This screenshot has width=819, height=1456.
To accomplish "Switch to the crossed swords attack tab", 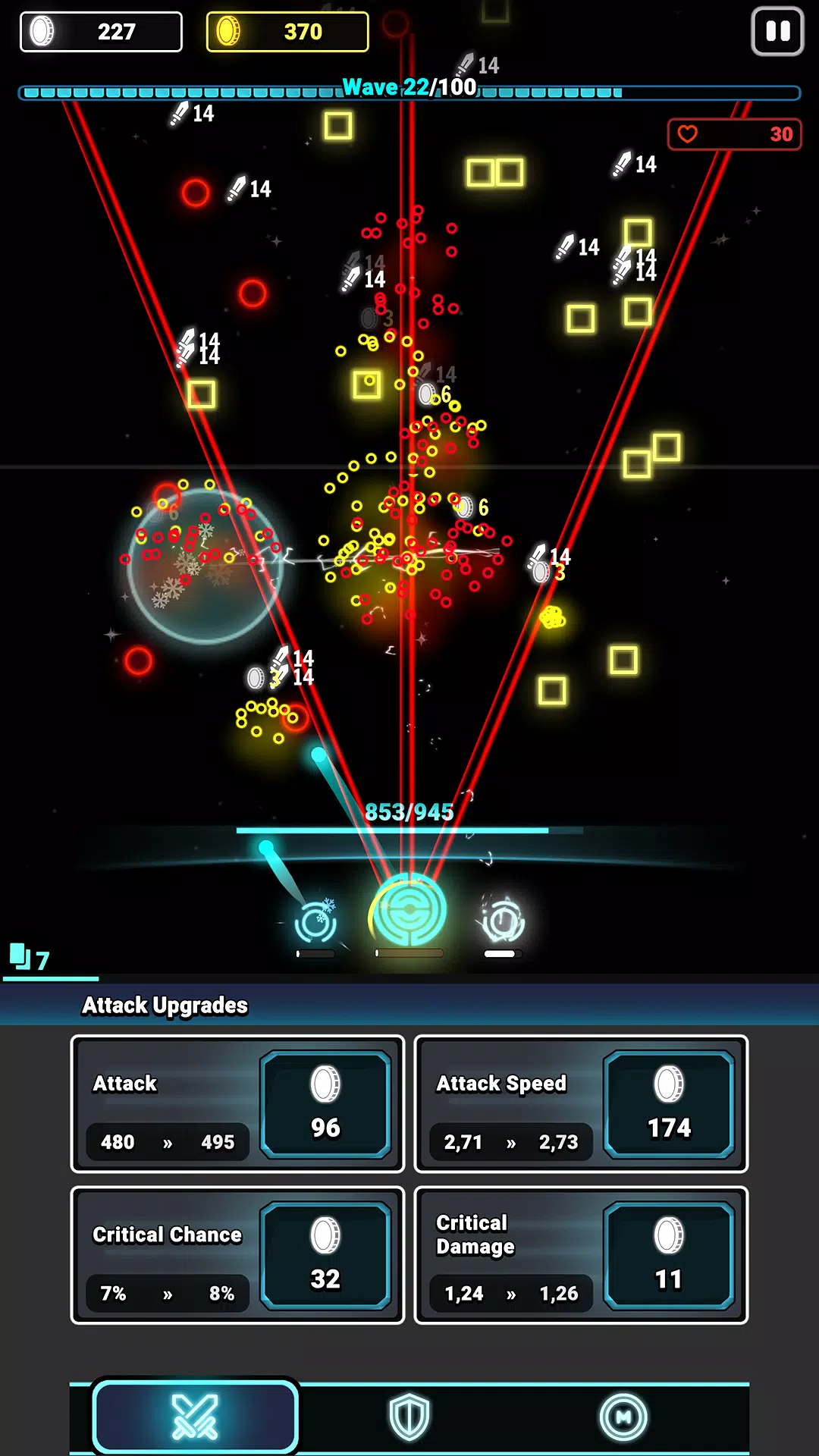I will pos(195,1416).
